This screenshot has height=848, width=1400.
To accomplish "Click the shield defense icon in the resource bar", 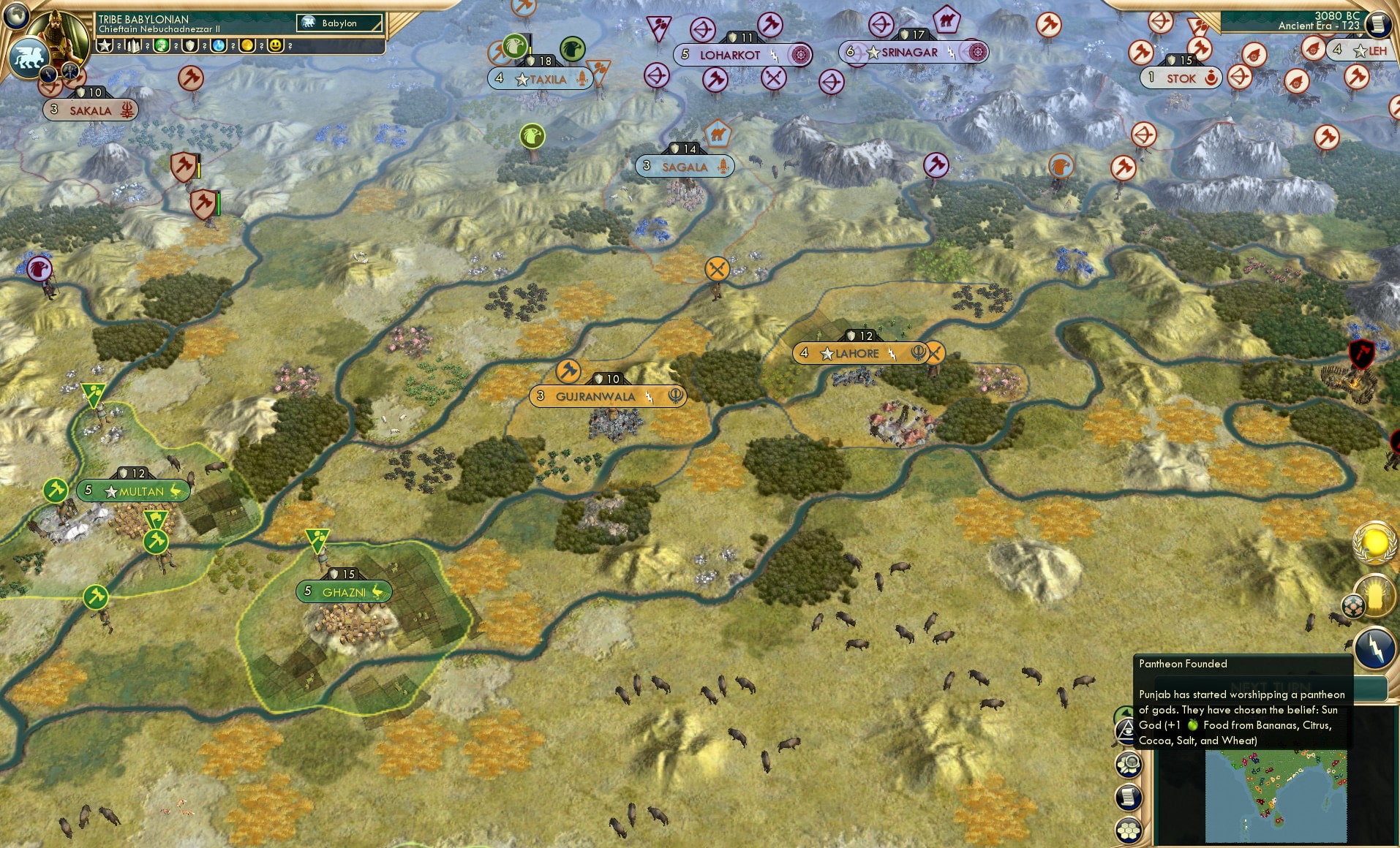I will (x=190, y=45).
